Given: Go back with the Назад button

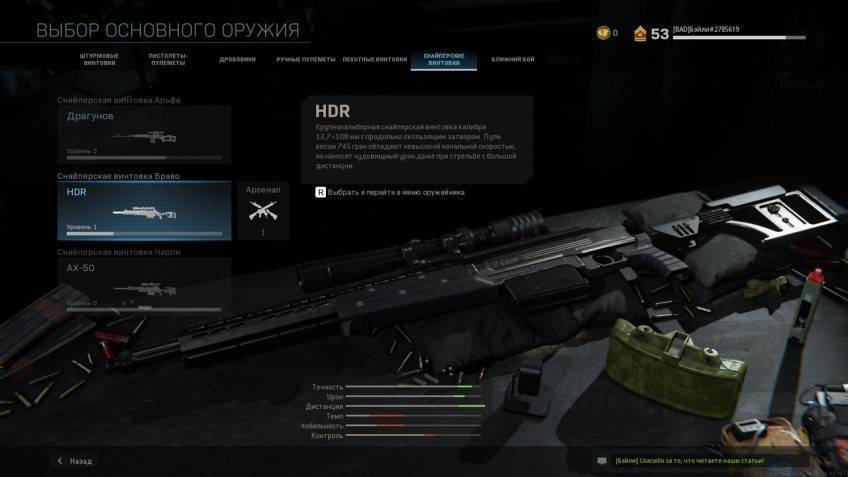Looking at the screenshot, I should click(75, 461).
